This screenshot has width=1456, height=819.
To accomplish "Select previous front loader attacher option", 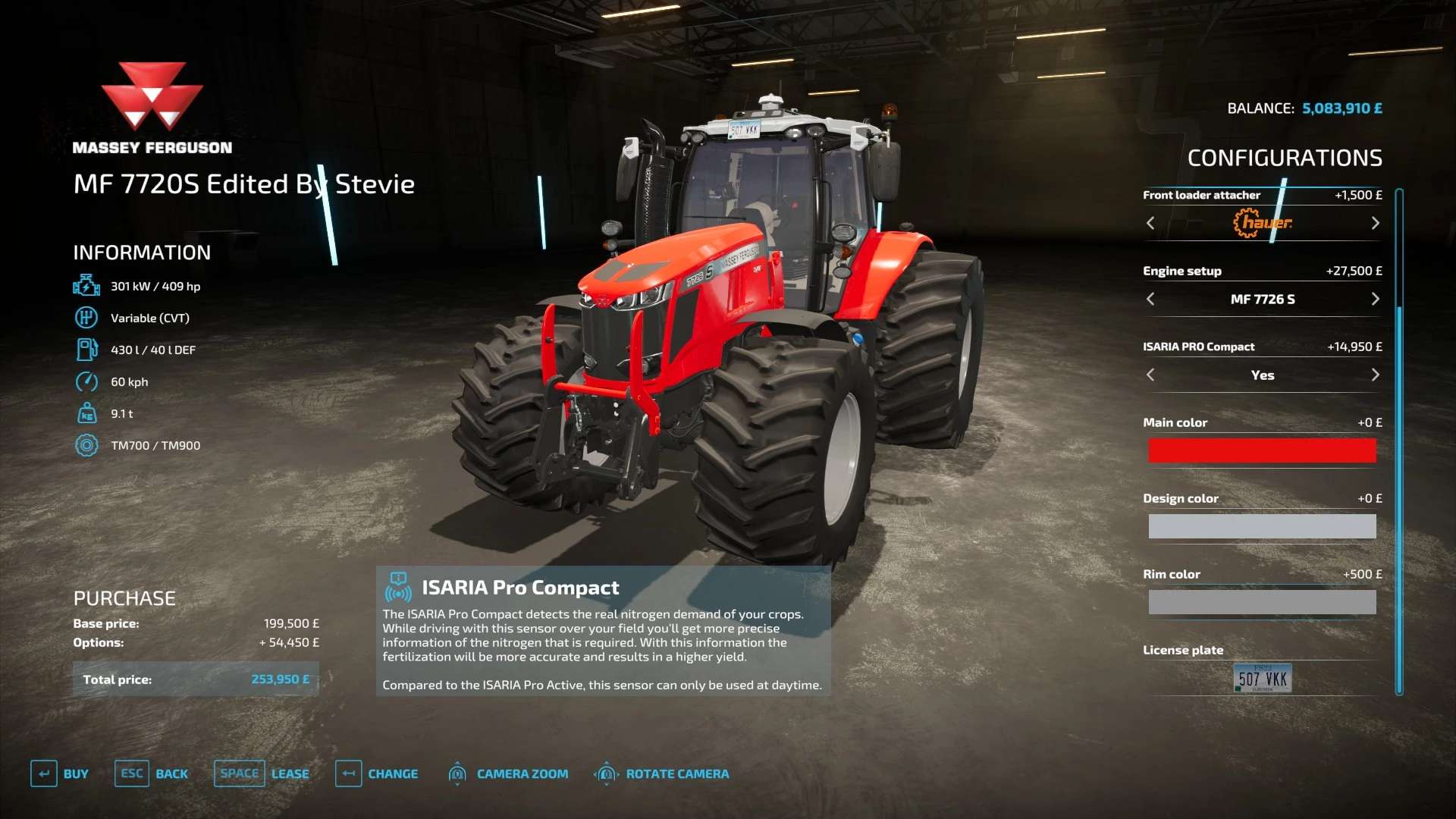I will [x=1150, y=223].
